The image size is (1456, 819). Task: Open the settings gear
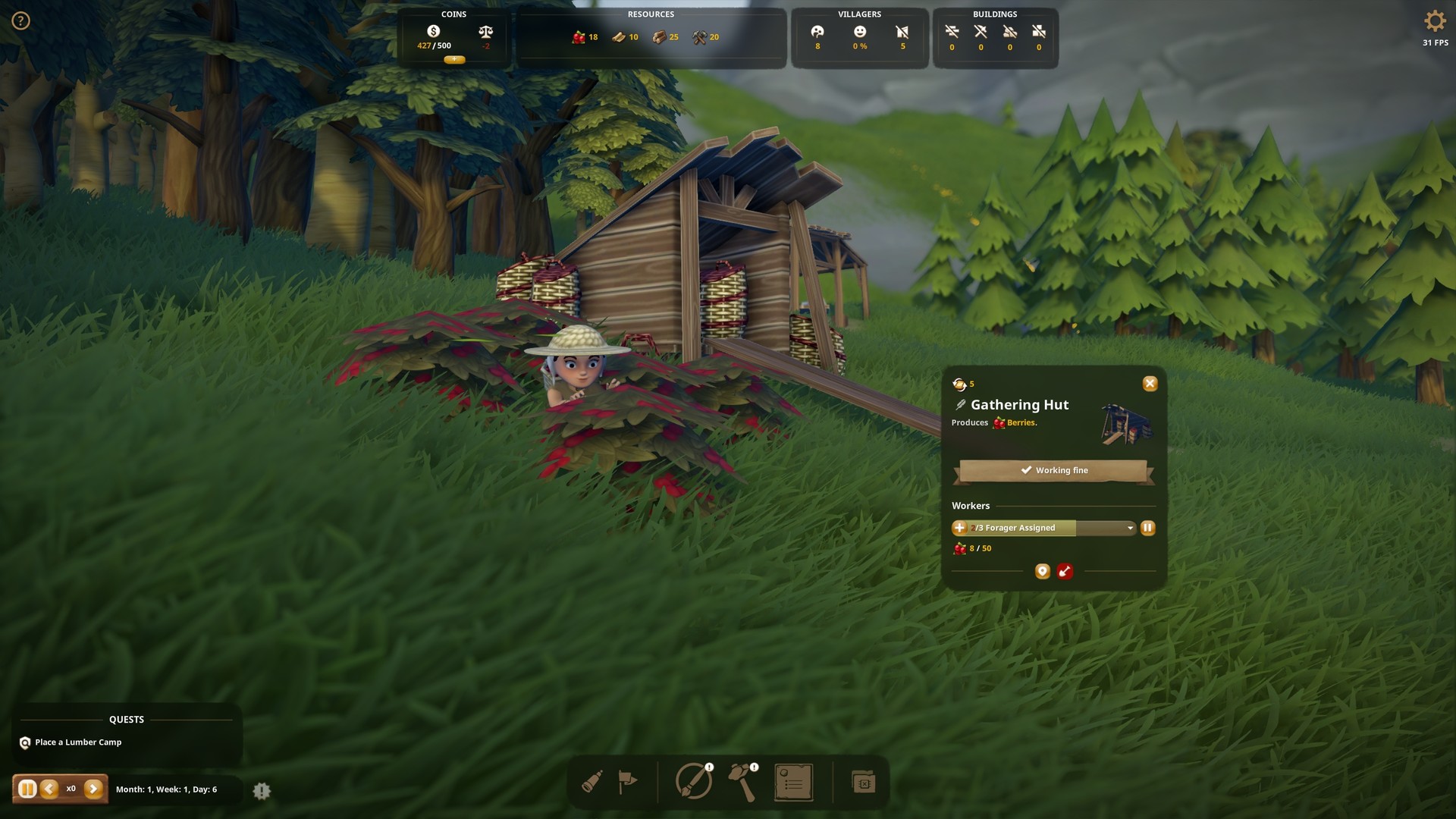click(x=1435, y=20)
